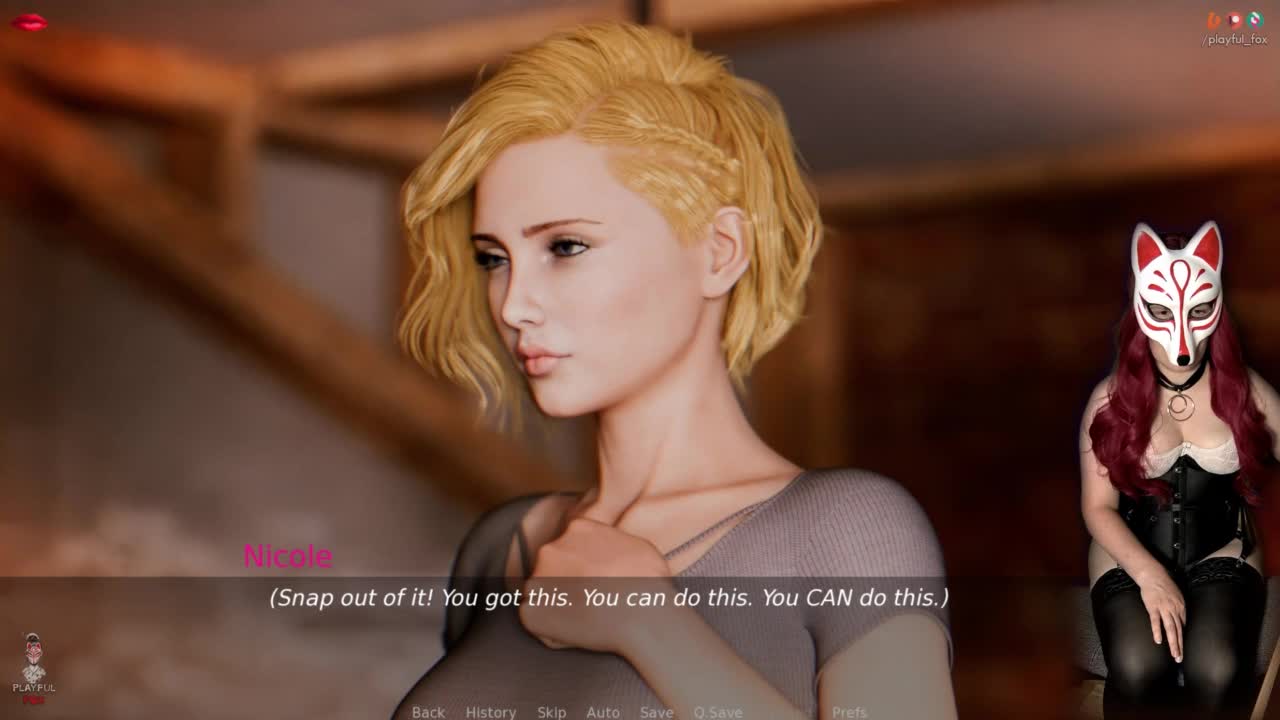The image size is (1280, 720).
Task: Activate Skip in the quick menu
Action: coord(551,712)
